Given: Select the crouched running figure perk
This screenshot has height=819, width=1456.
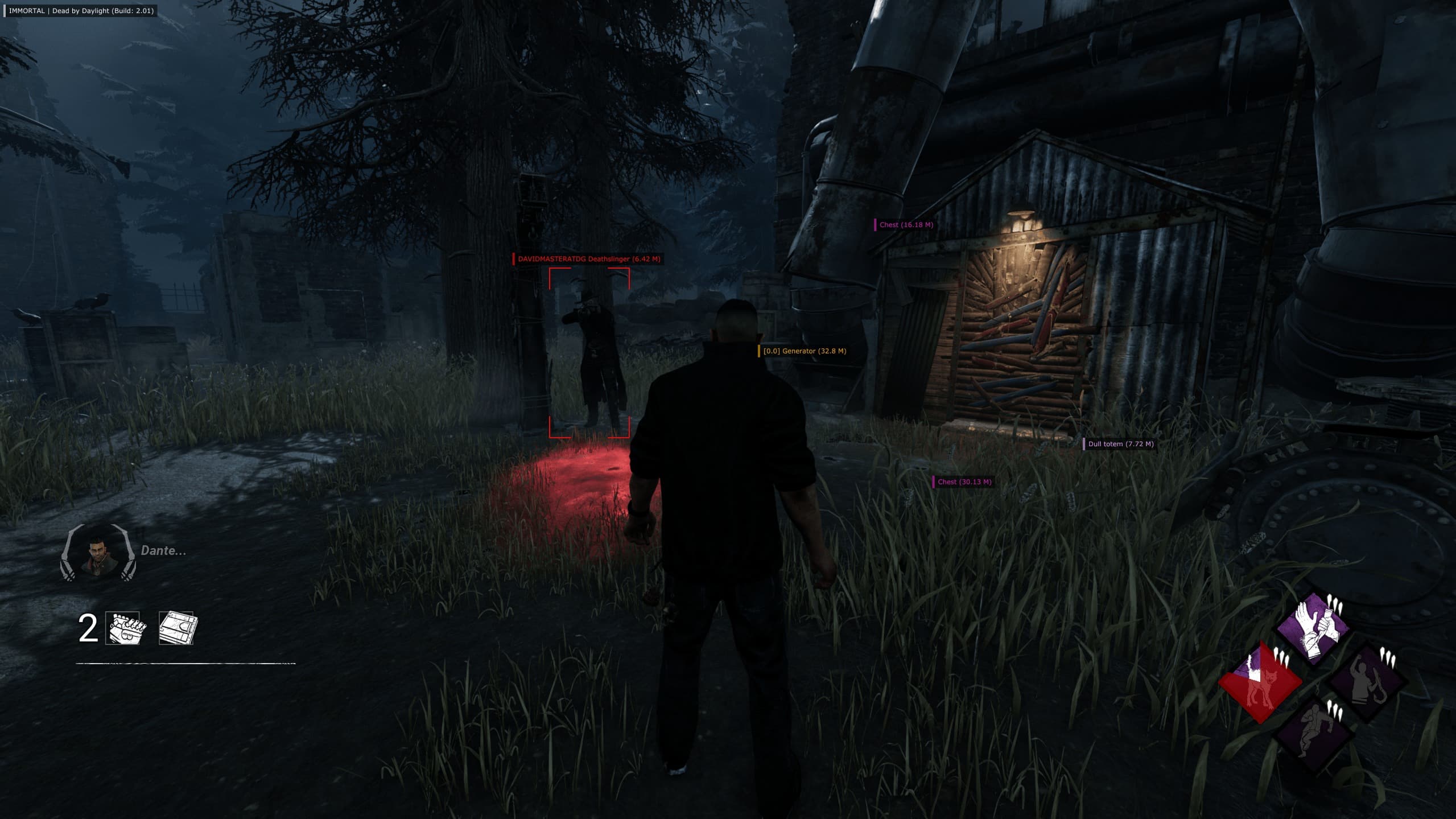Looking at the screenshot, I should click(1314, 733).
